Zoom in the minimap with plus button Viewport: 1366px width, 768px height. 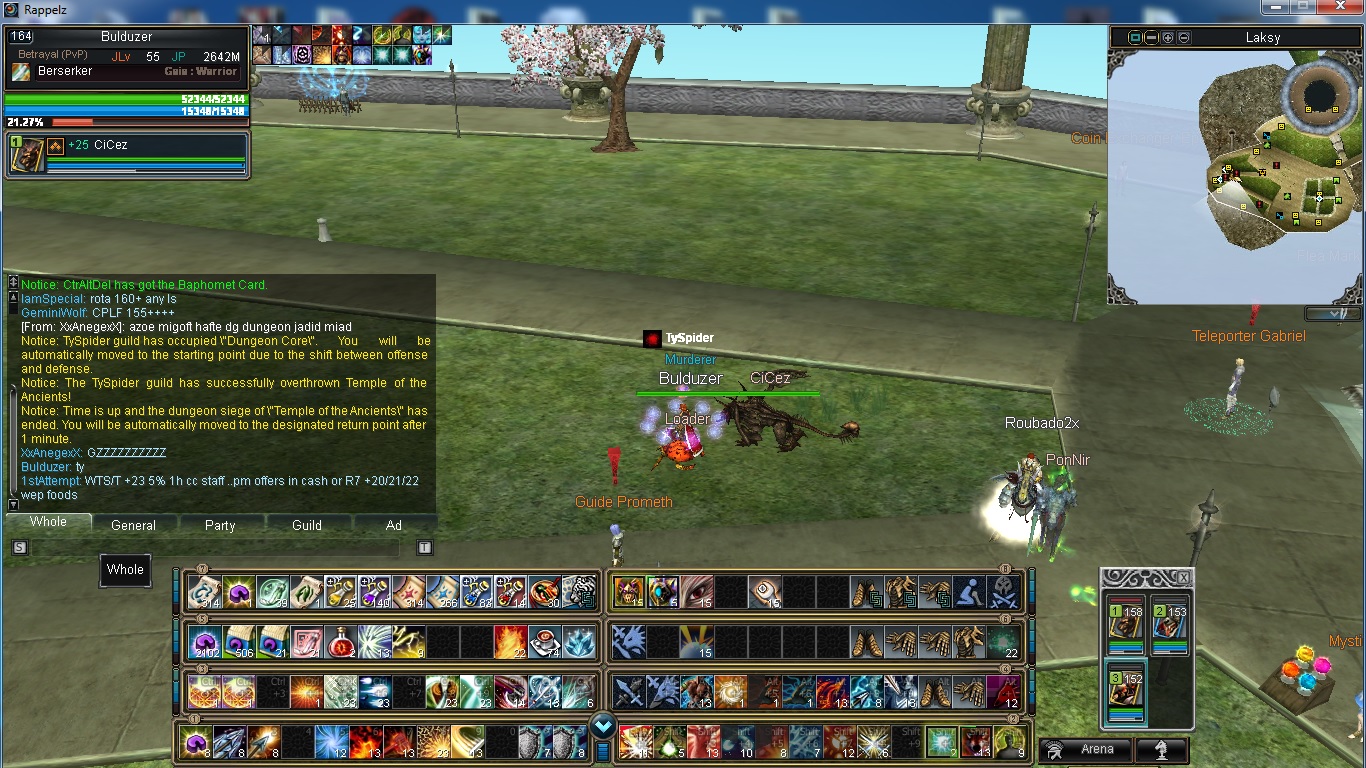[x=1168, y=38]
